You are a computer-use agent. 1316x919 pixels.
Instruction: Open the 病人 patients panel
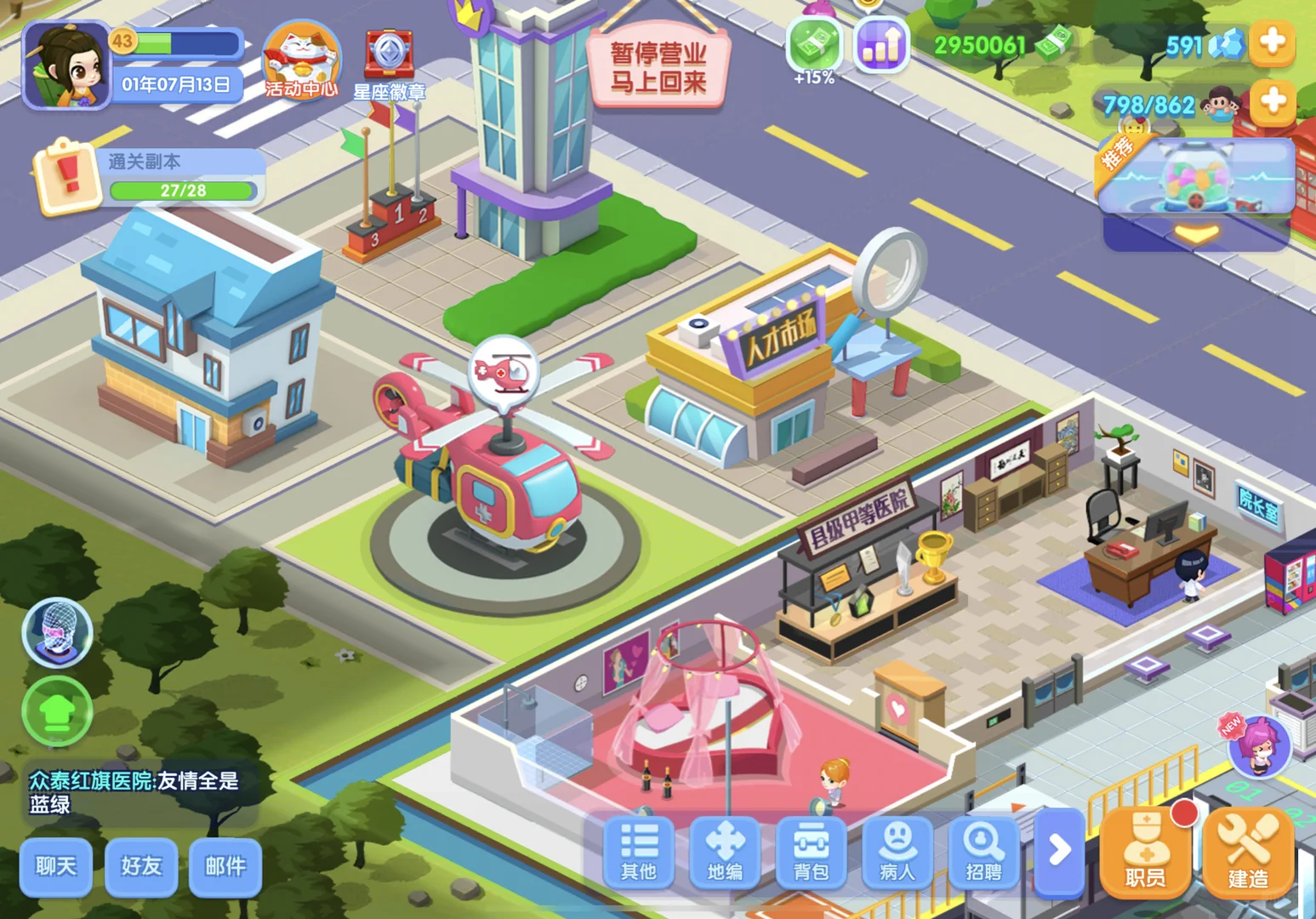897,851
